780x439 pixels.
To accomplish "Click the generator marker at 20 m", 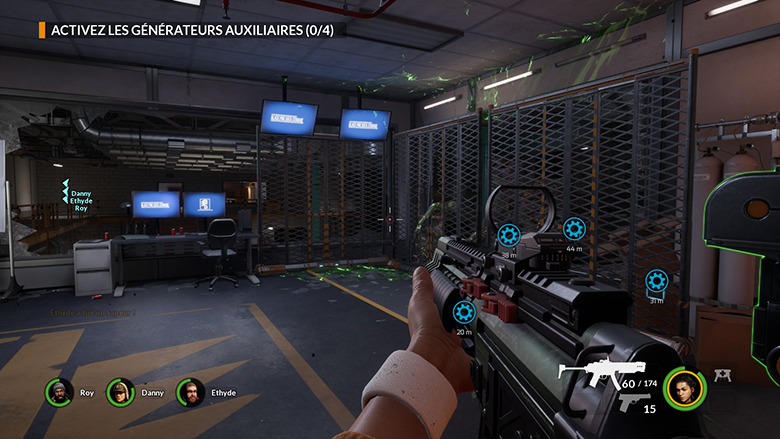I will point(464,312).
